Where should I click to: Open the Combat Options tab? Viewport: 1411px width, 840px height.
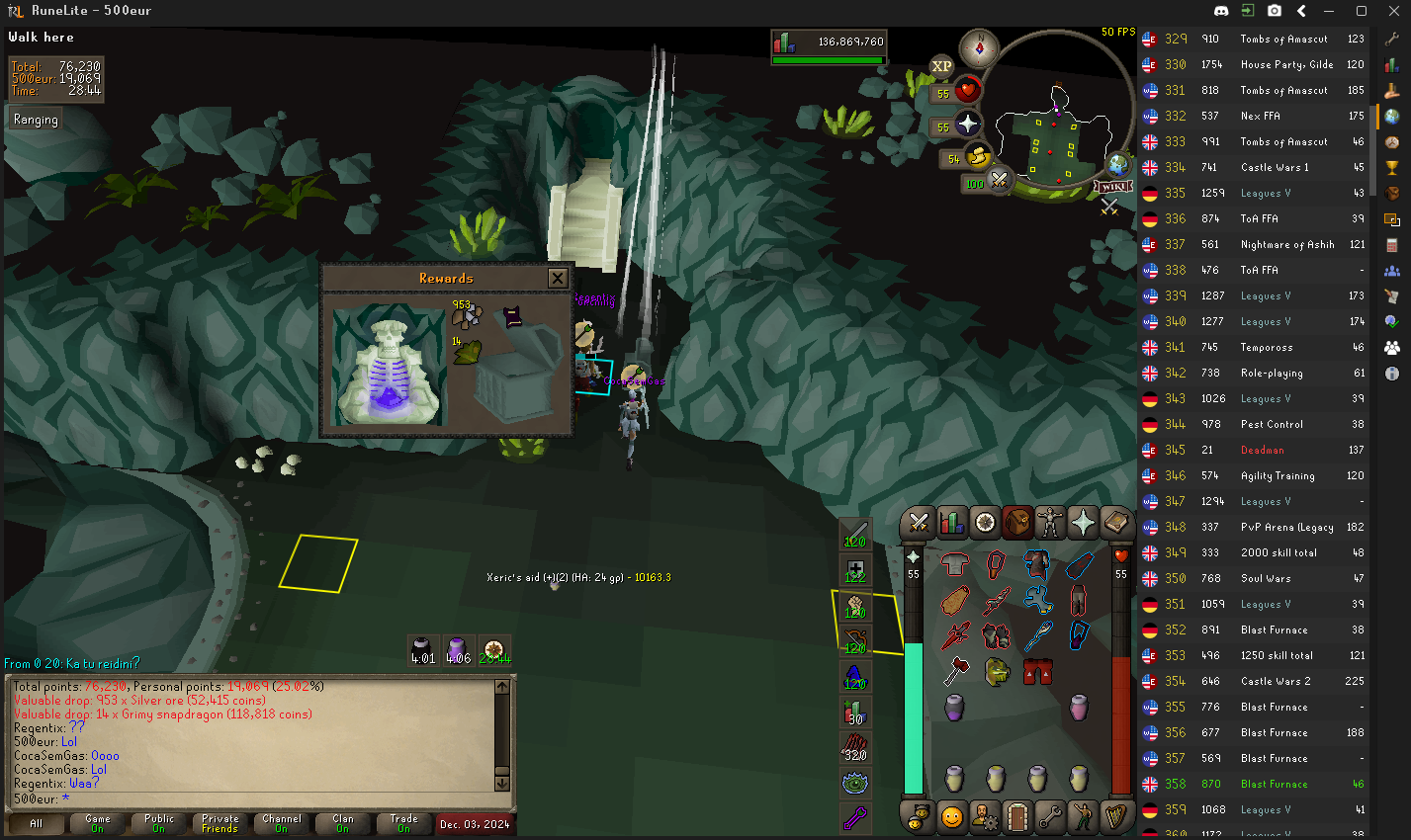click(919, 522)
